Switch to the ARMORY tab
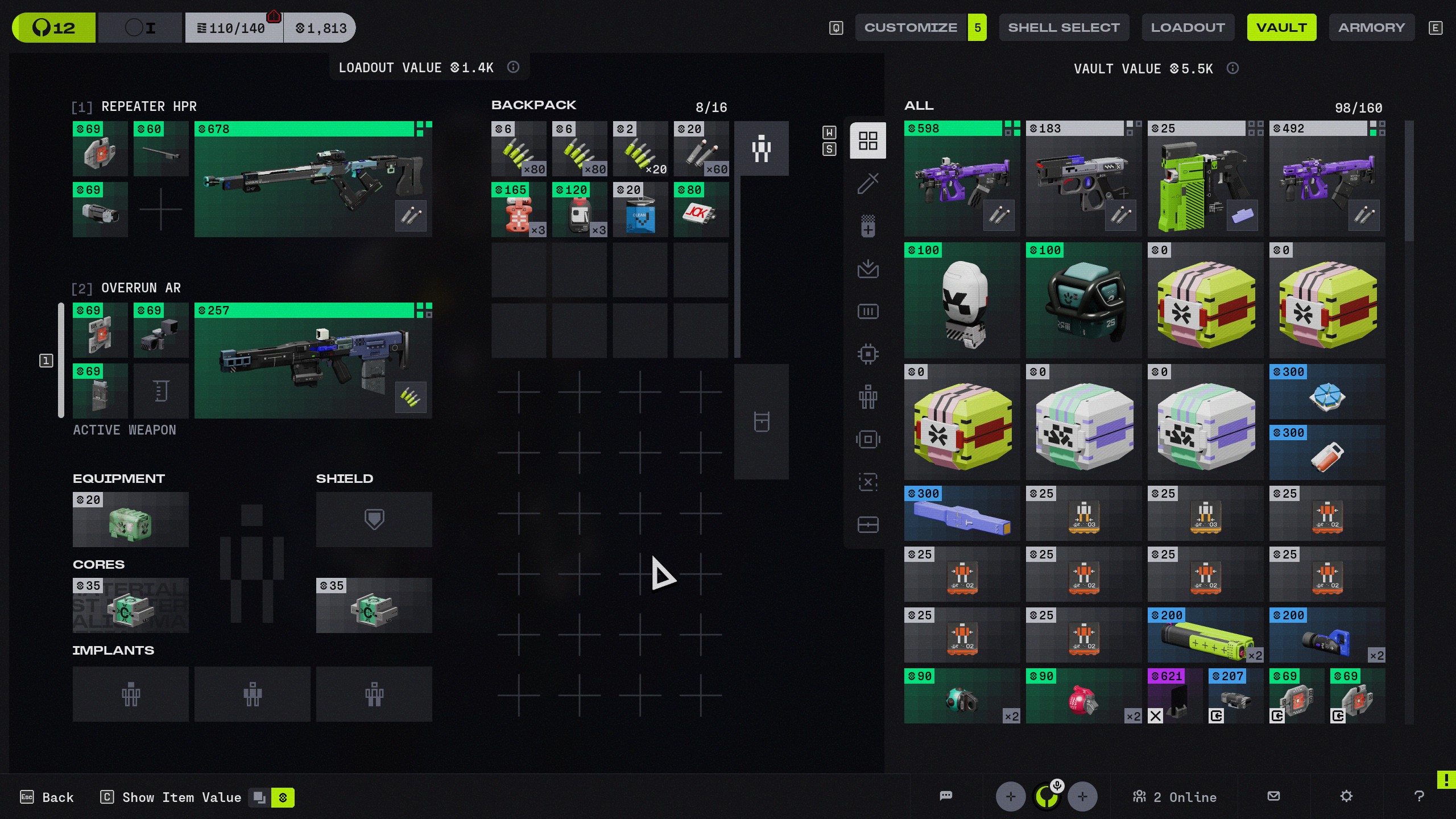The image size is (1456, 819). click(x=1371, y=27)
